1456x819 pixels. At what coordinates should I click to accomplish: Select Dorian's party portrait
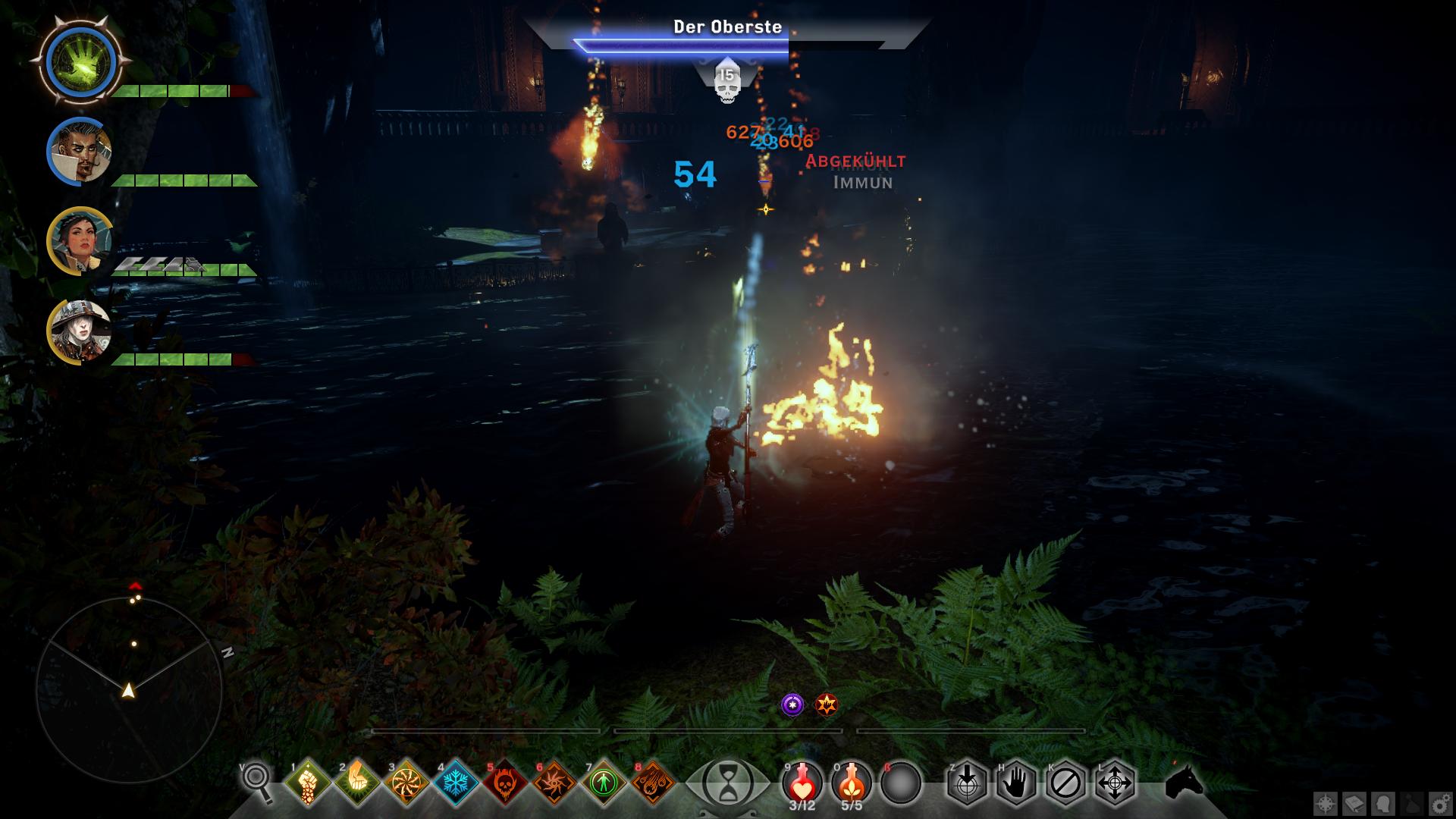click(80, 151)
